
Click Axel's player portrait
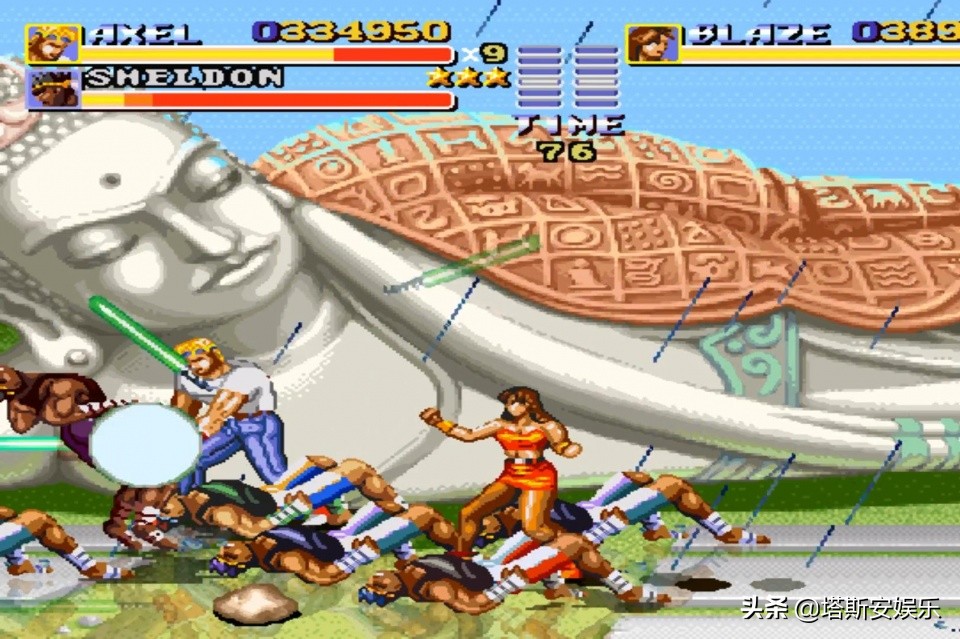tap(53, 43)
